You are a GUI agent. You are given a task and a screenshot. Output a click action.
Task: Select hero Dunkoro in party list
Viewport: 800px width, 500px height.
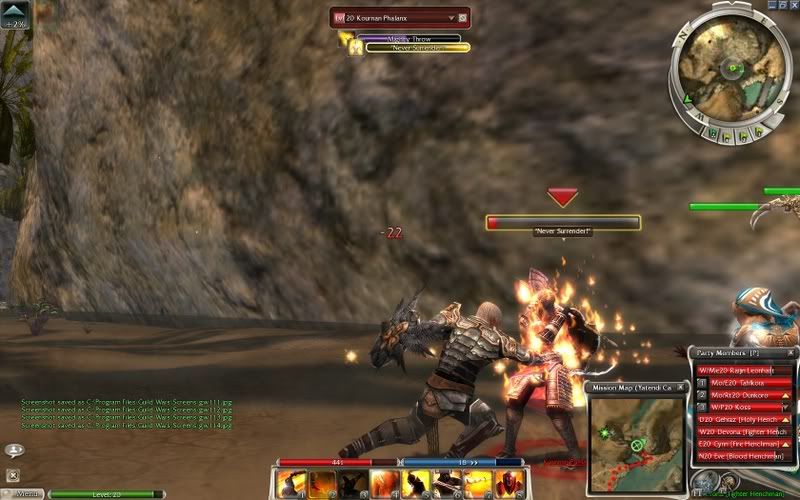point(742,395)
